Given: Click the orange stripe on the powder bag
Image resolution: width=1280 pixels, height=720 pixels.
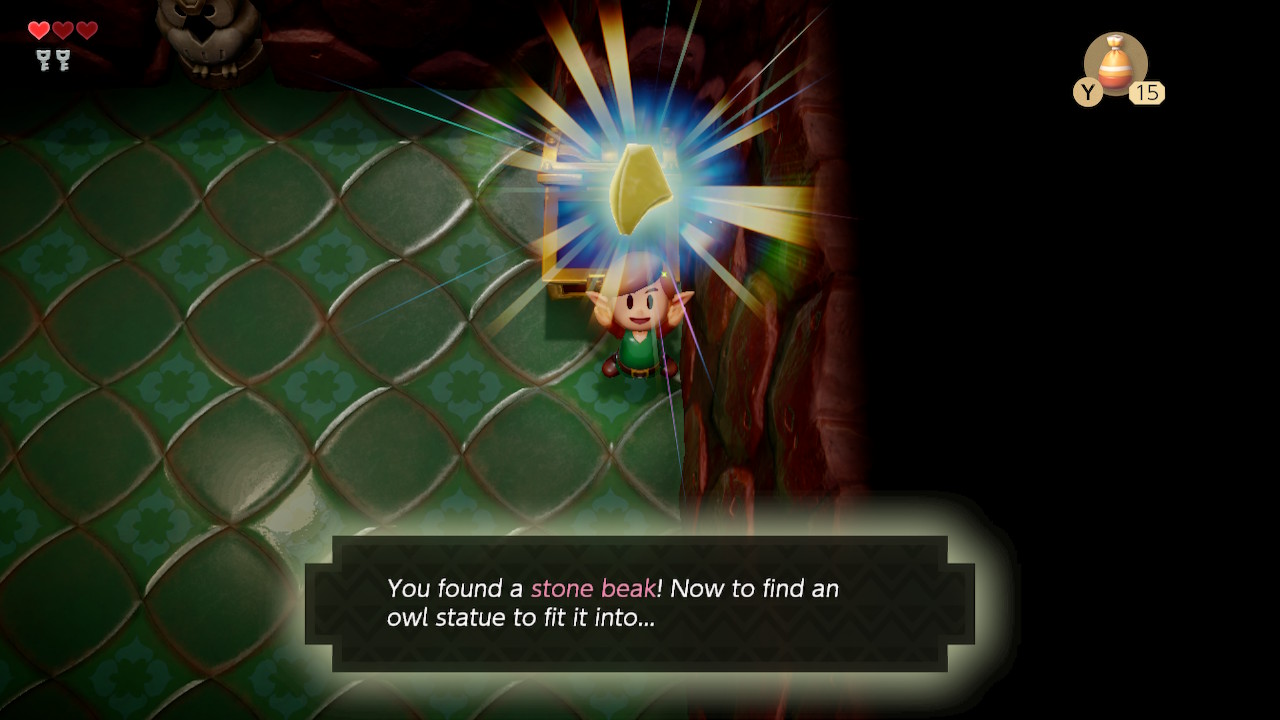Looking at the screenshot, I should (1117, 75).
